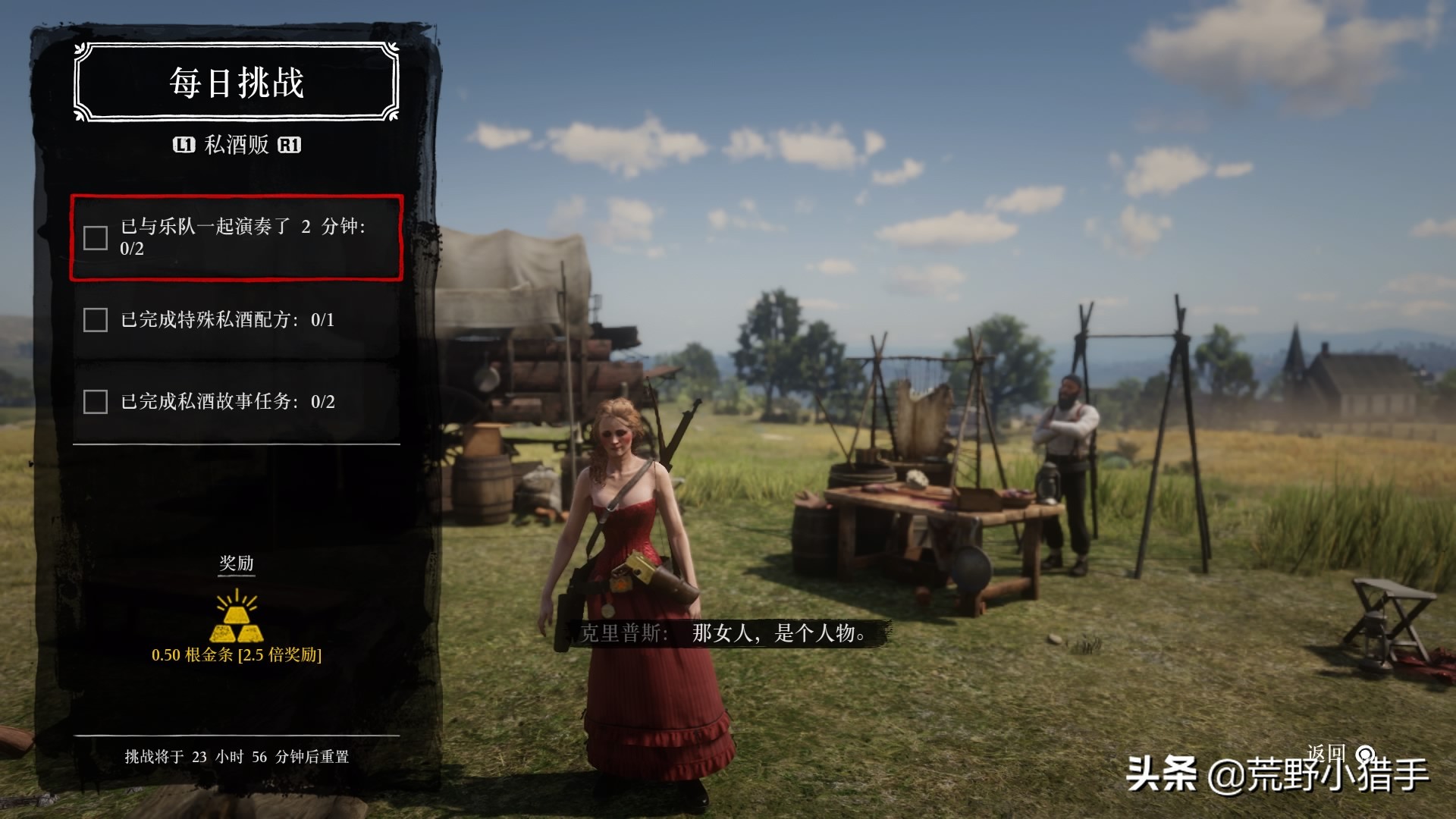Click the 私酒贩 role category label
Viewport: 1456px width, 819px height.
(x=237, y=145)
